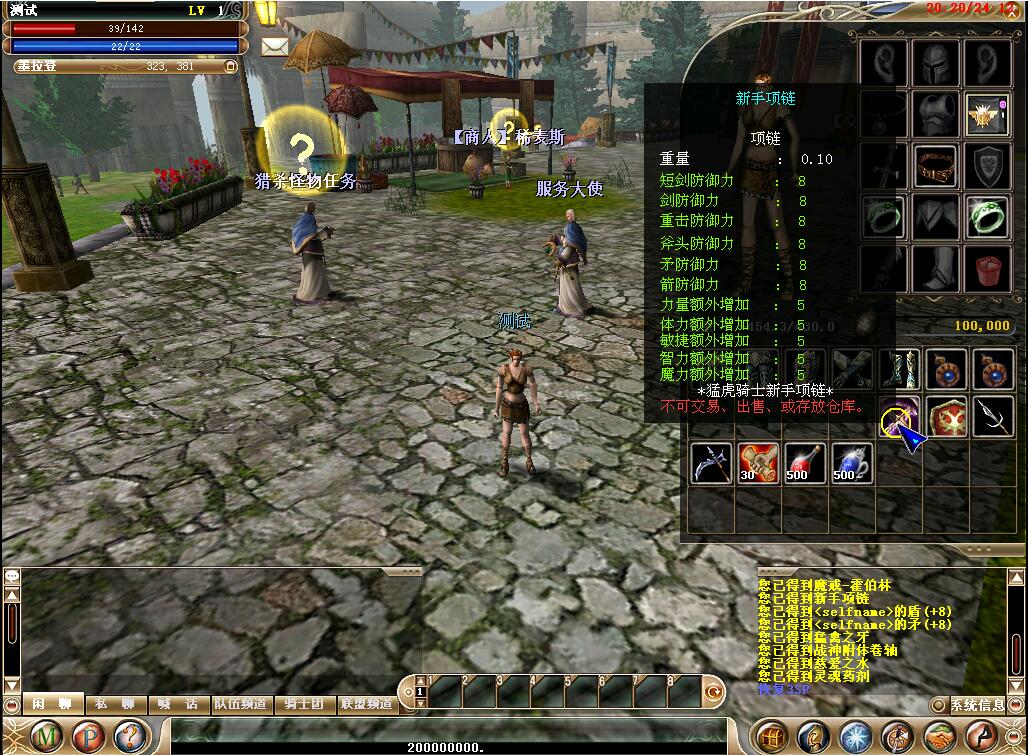
Task: Open the treasure chest inventory button
Action: 771,737
